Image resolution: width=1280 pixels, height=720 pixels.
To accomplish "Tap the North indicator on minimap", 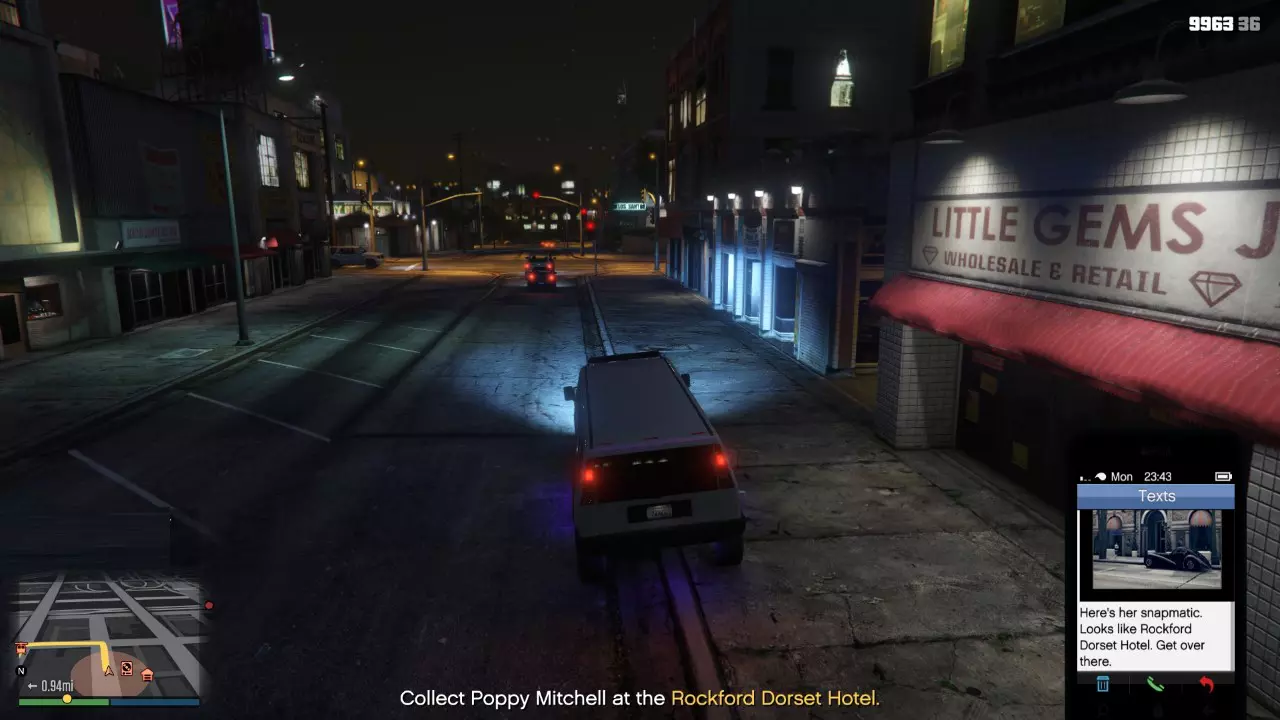I will (x=21, y=671).
